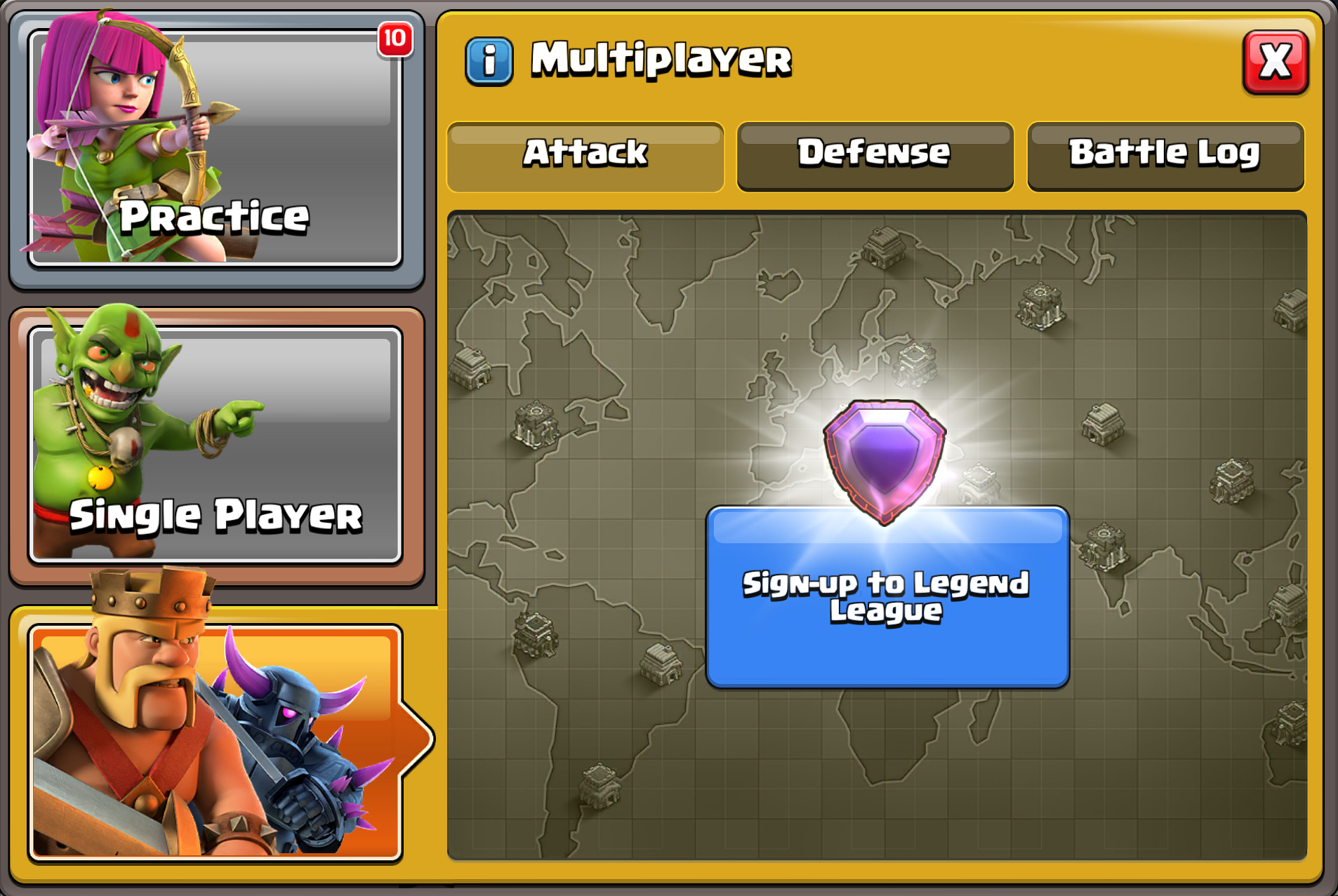Switch to the Defense tab

[874, 154]
